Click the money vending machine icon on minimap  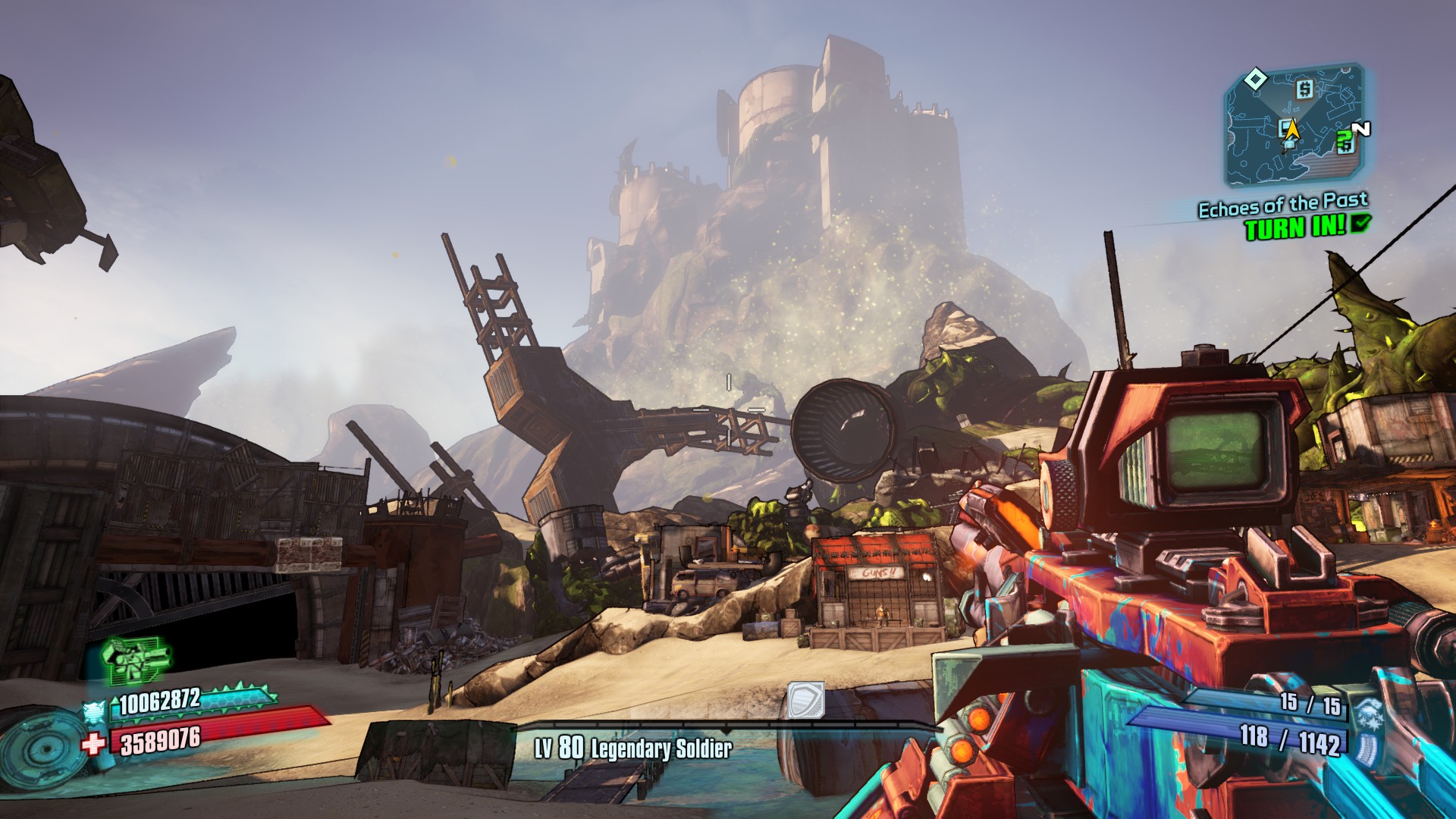pos(1305,89)
